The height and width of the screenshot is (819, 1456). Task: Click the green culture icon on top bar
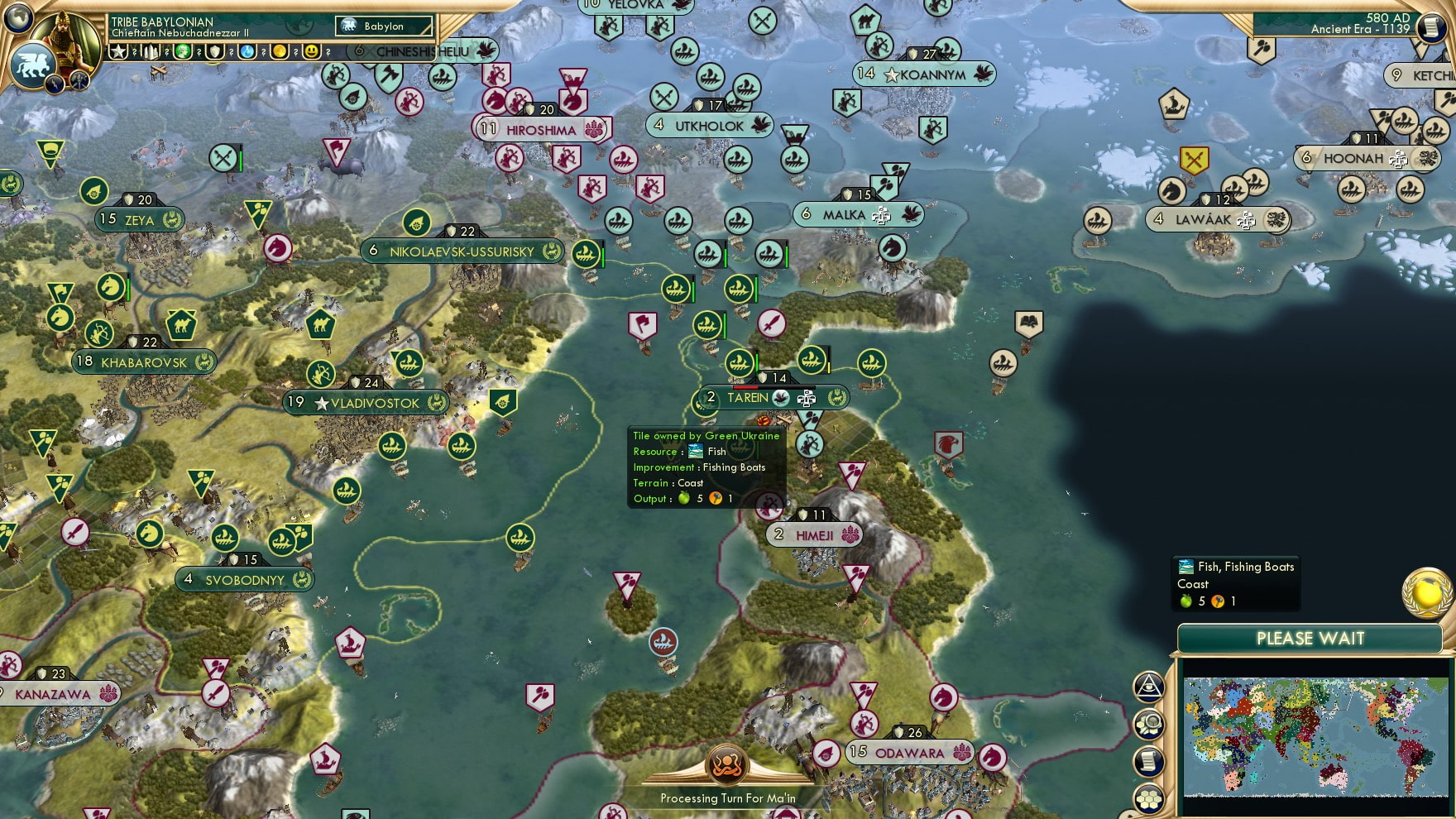tap(184, 51)
